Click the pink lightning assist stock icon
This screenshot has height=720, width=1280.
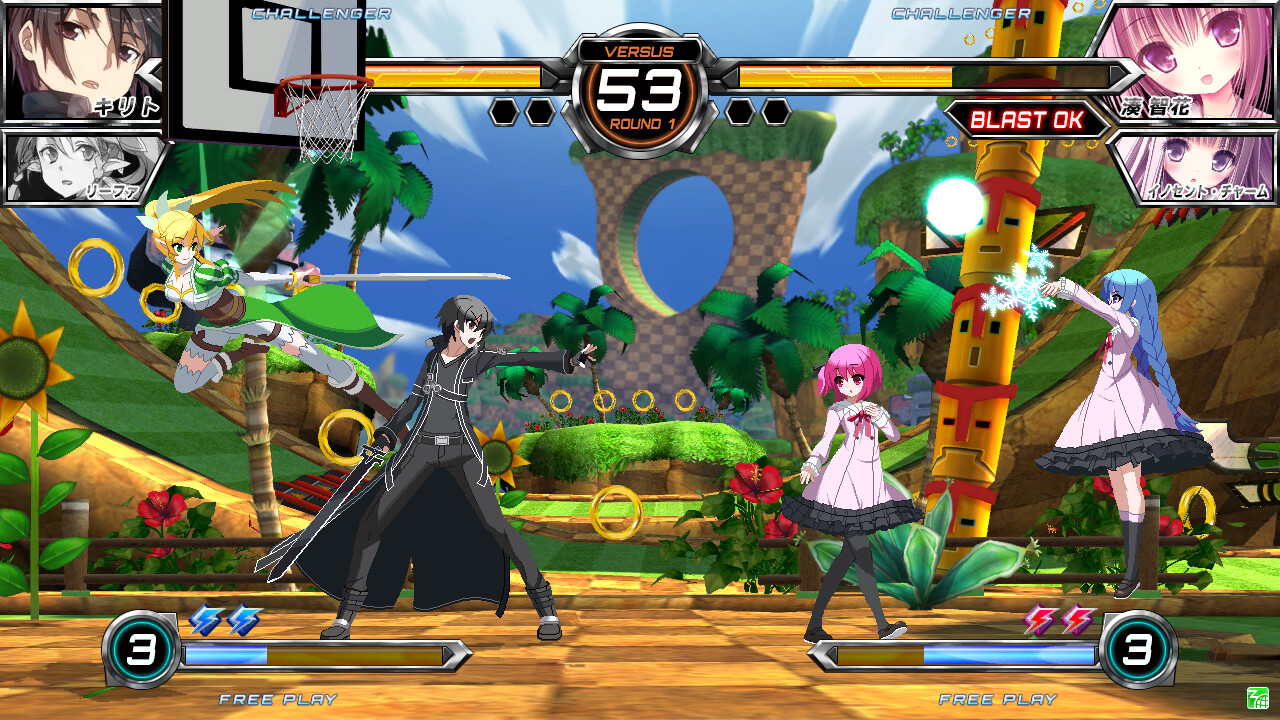point(1036,622)
